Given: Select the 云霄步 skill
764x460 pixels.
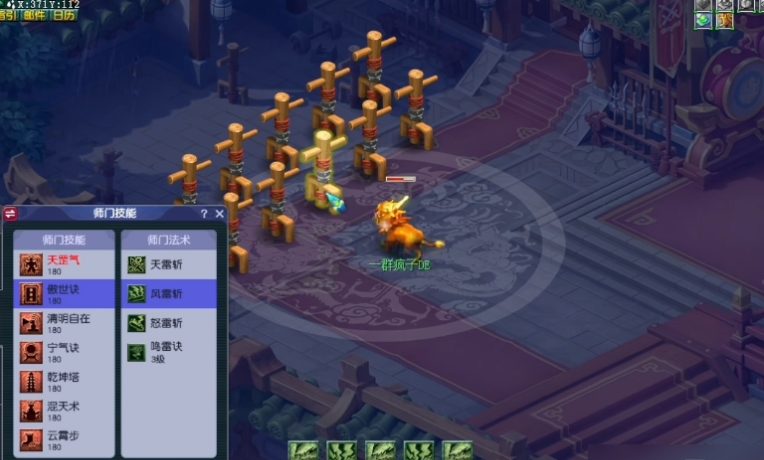Looking at the screenshot, I should [x=64, y=439].
